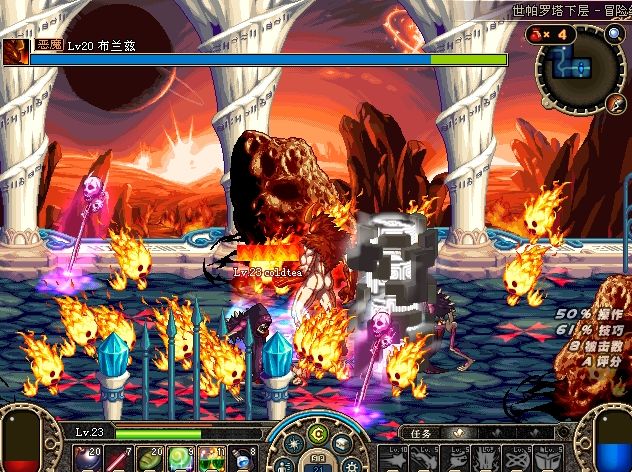632x472 pixels.
Task: Drink the blue potion with count 8
Action: click(x=240, y=459)
